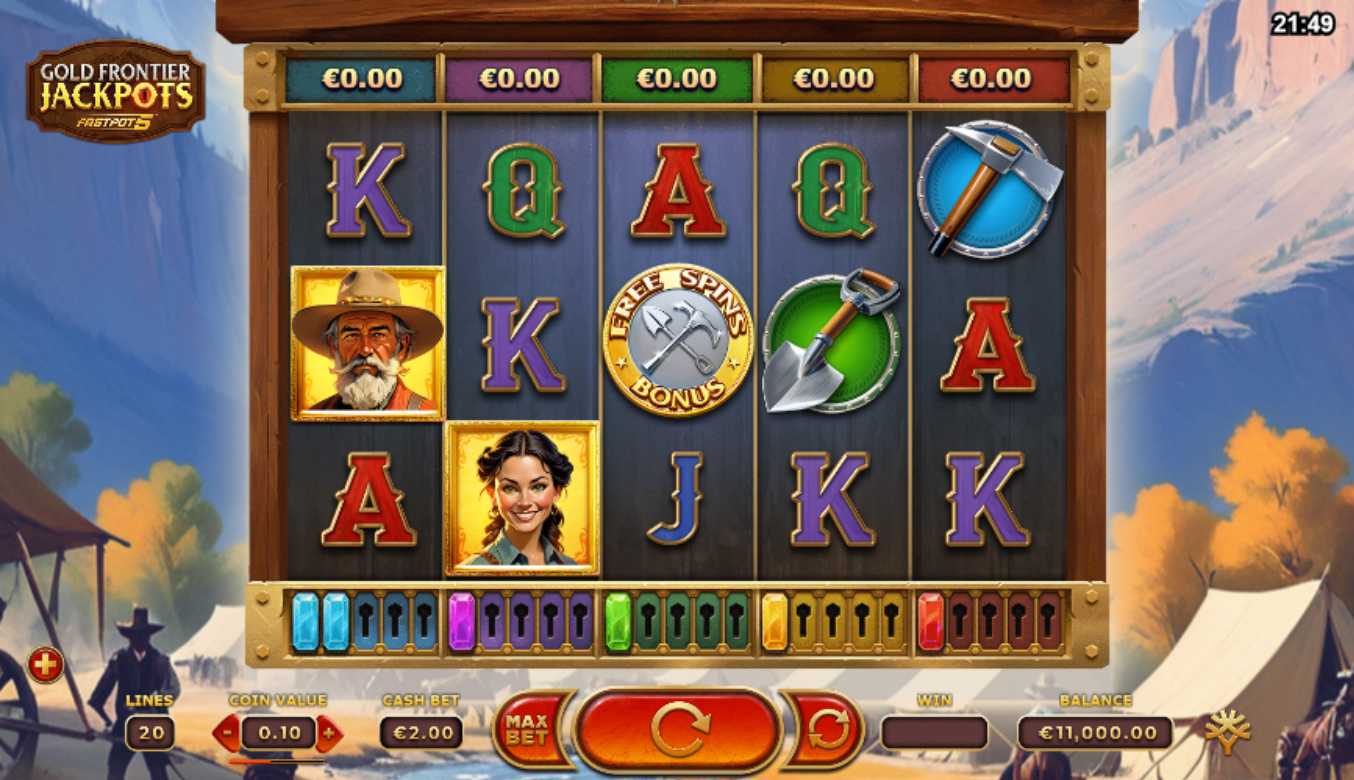Spin the reels with the big red button

pos(678,731)
